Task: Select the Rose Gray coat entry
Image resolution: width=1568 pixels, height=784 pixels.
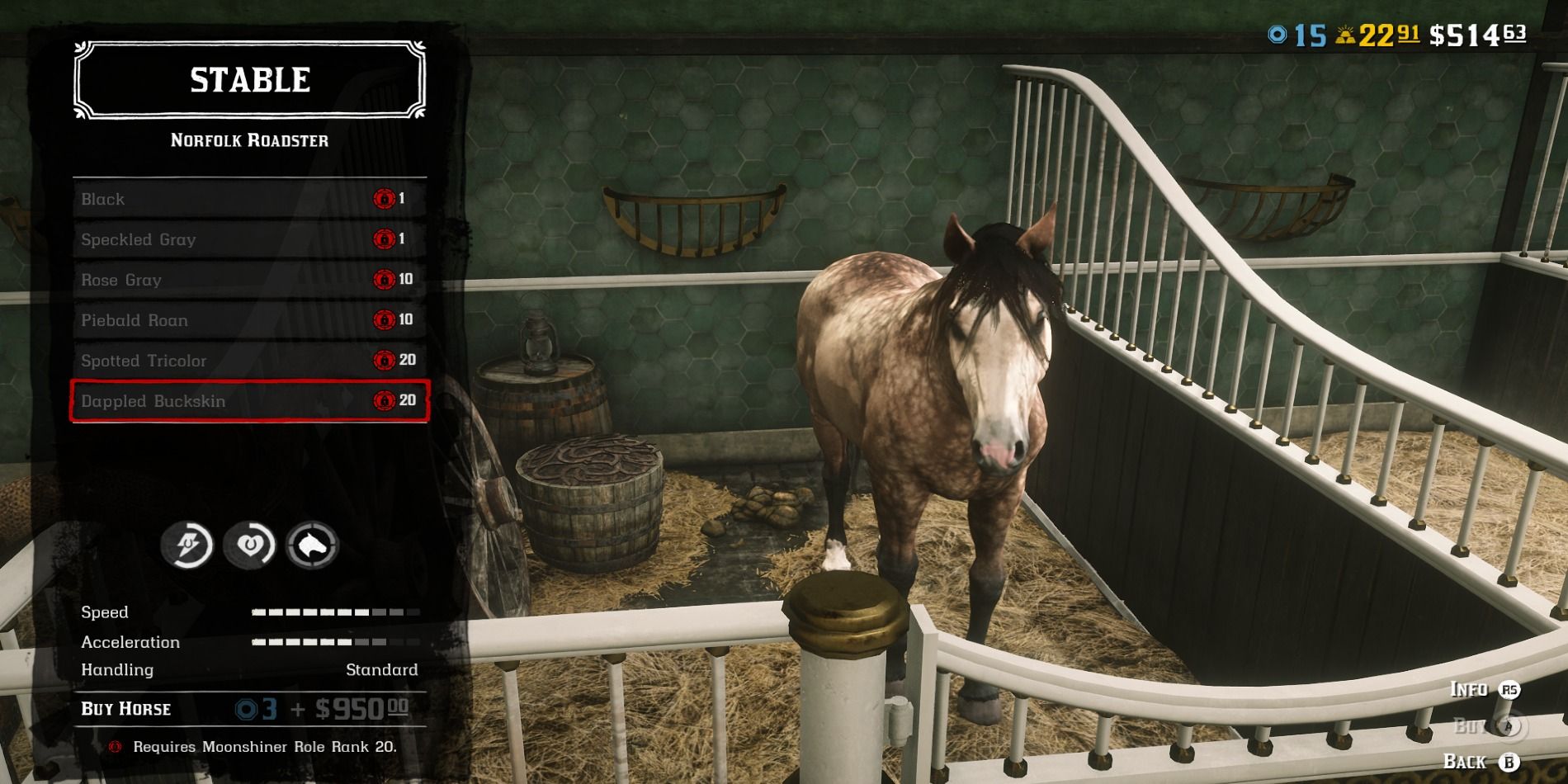Action: coord(248,280)
